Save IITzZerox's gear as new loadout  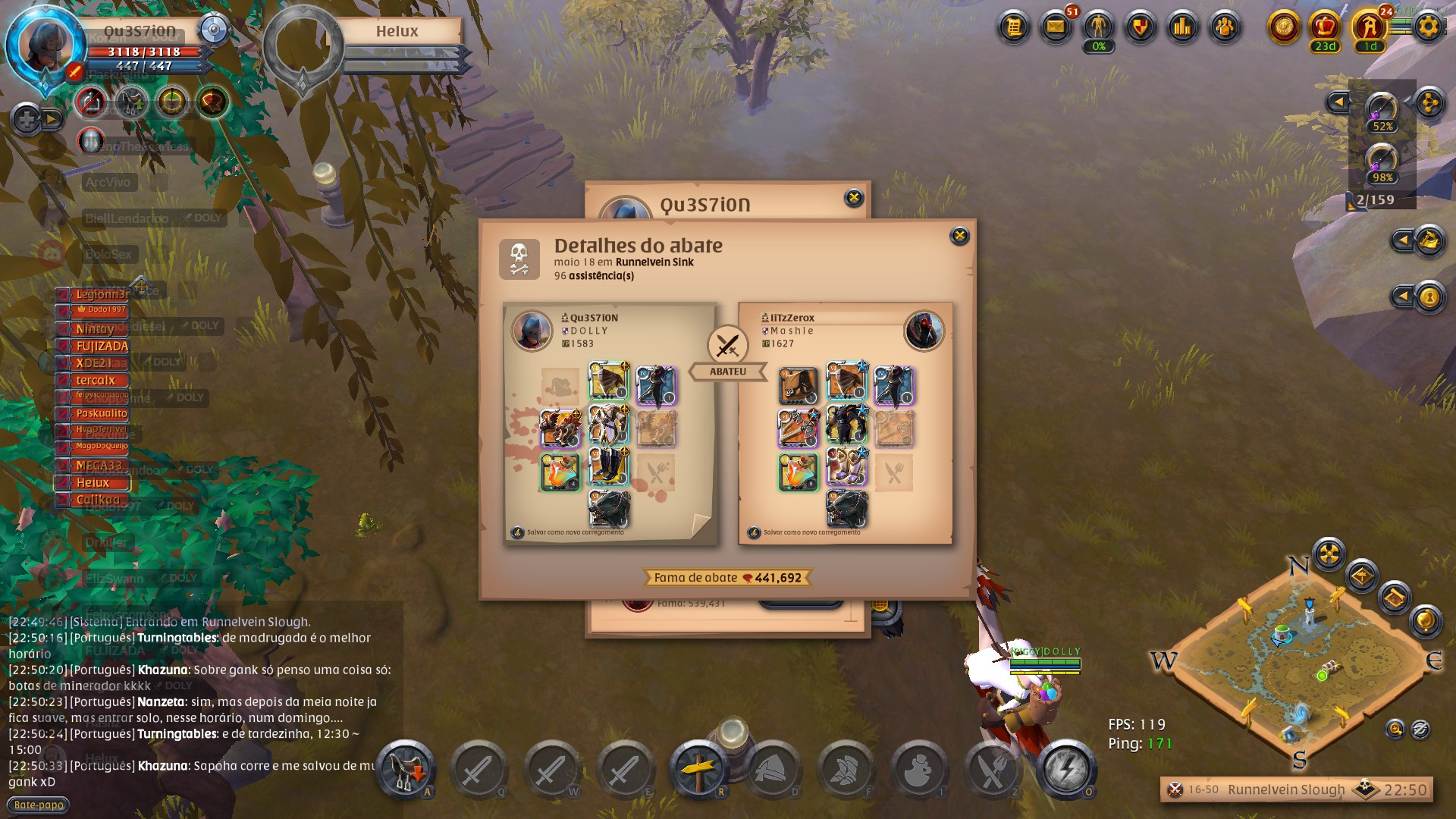click(x=754, y=532)
